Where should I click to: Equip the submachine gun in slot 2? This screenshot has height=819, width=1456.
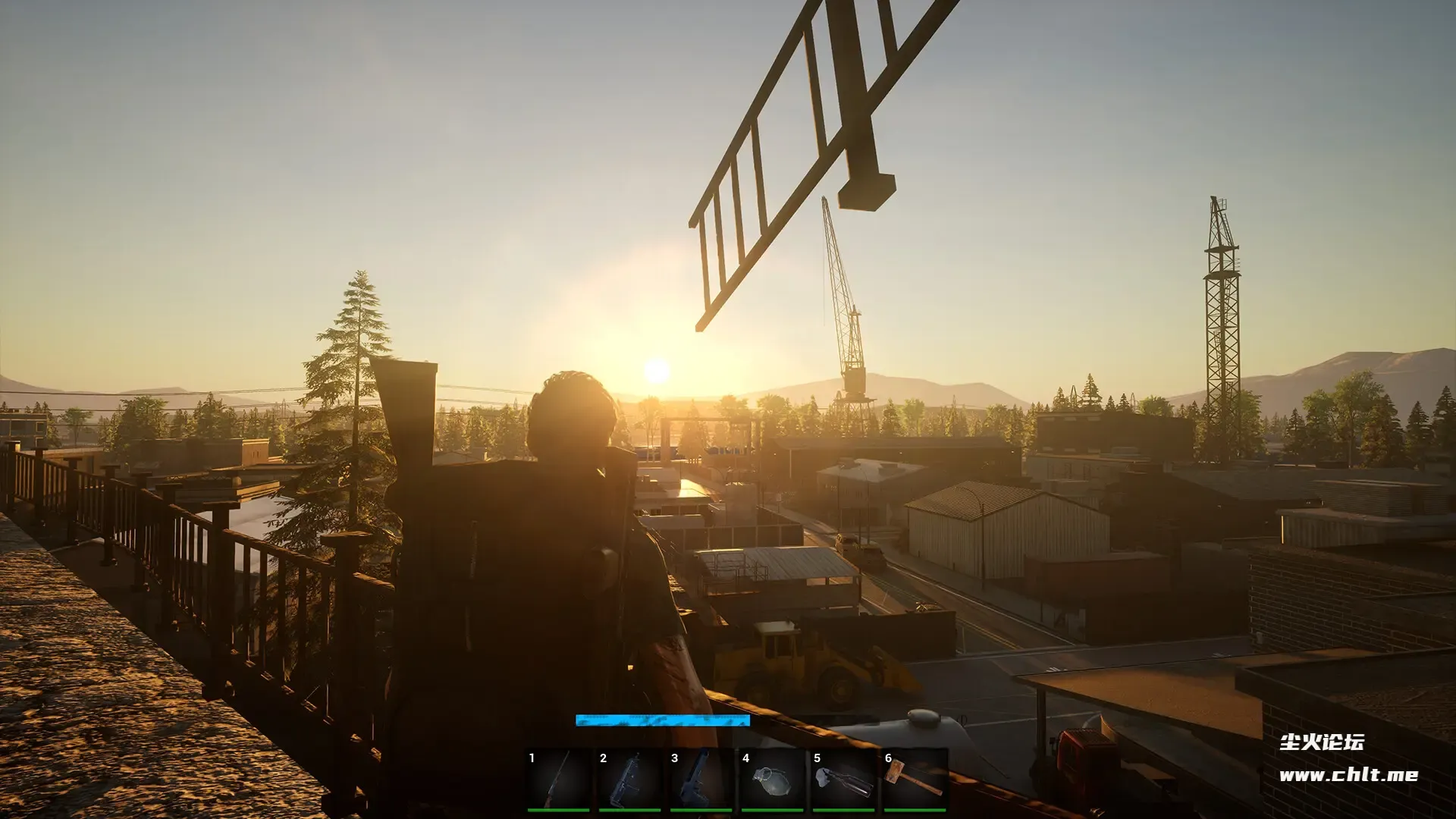[x=630, y=780]
